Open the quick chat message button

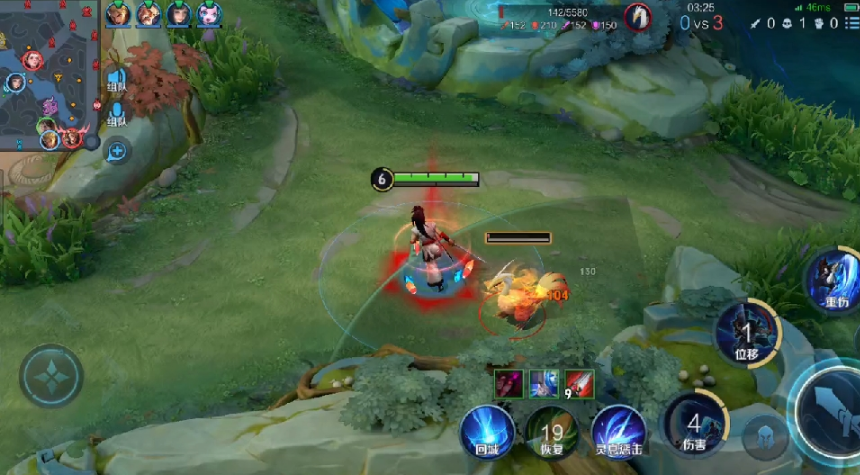click(117, 151)
